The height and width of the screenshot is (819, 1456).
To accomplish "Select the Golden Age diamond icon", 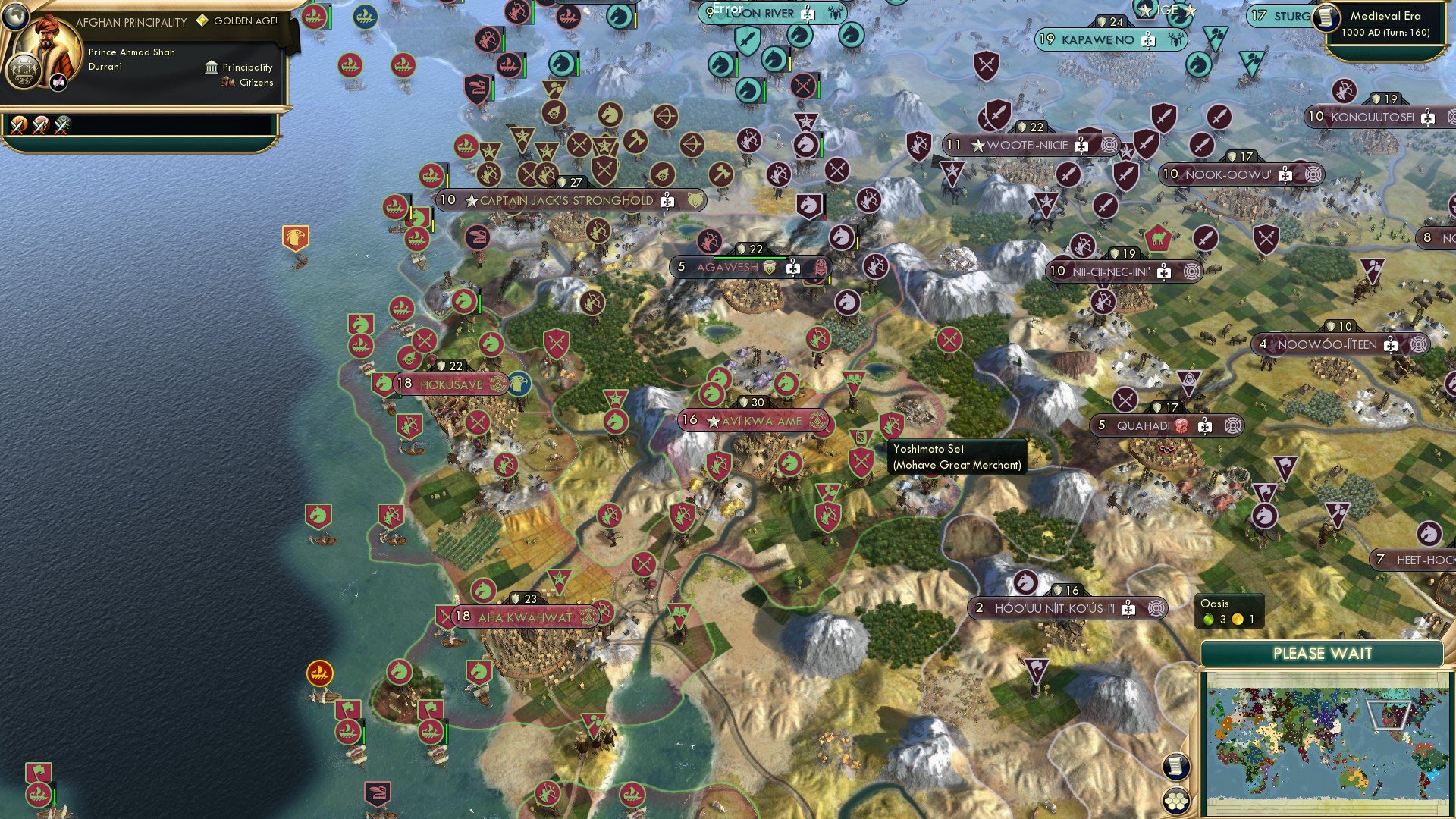I will 202,20.
